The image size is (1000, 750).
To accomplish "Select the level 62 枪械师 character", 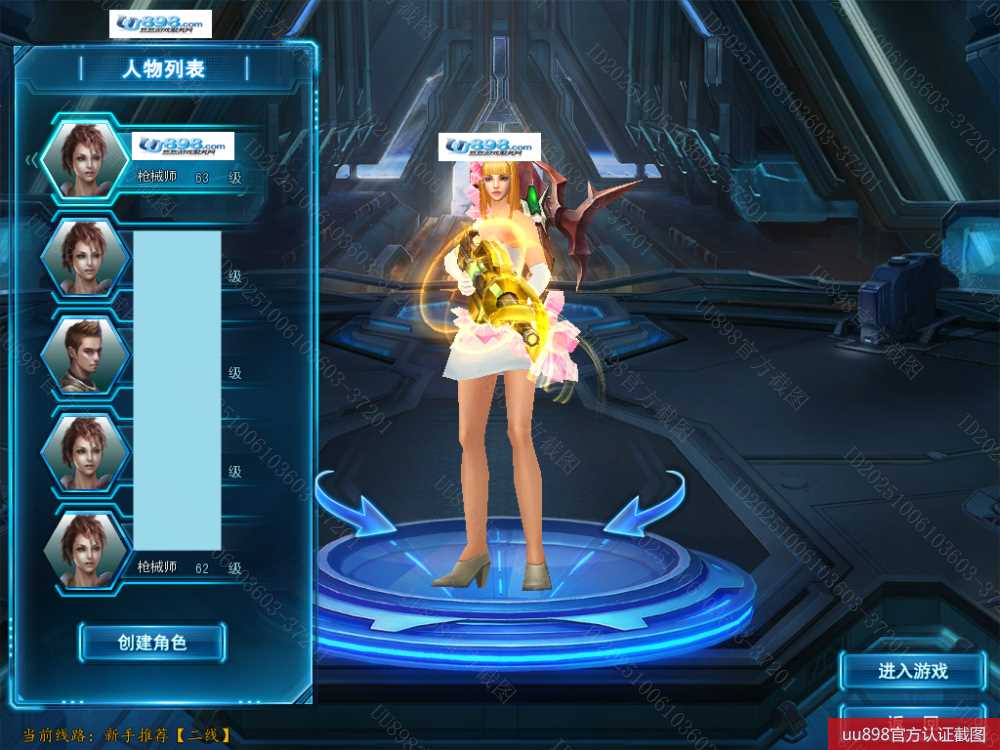I will pyautogui.click(x=85, y=550).
